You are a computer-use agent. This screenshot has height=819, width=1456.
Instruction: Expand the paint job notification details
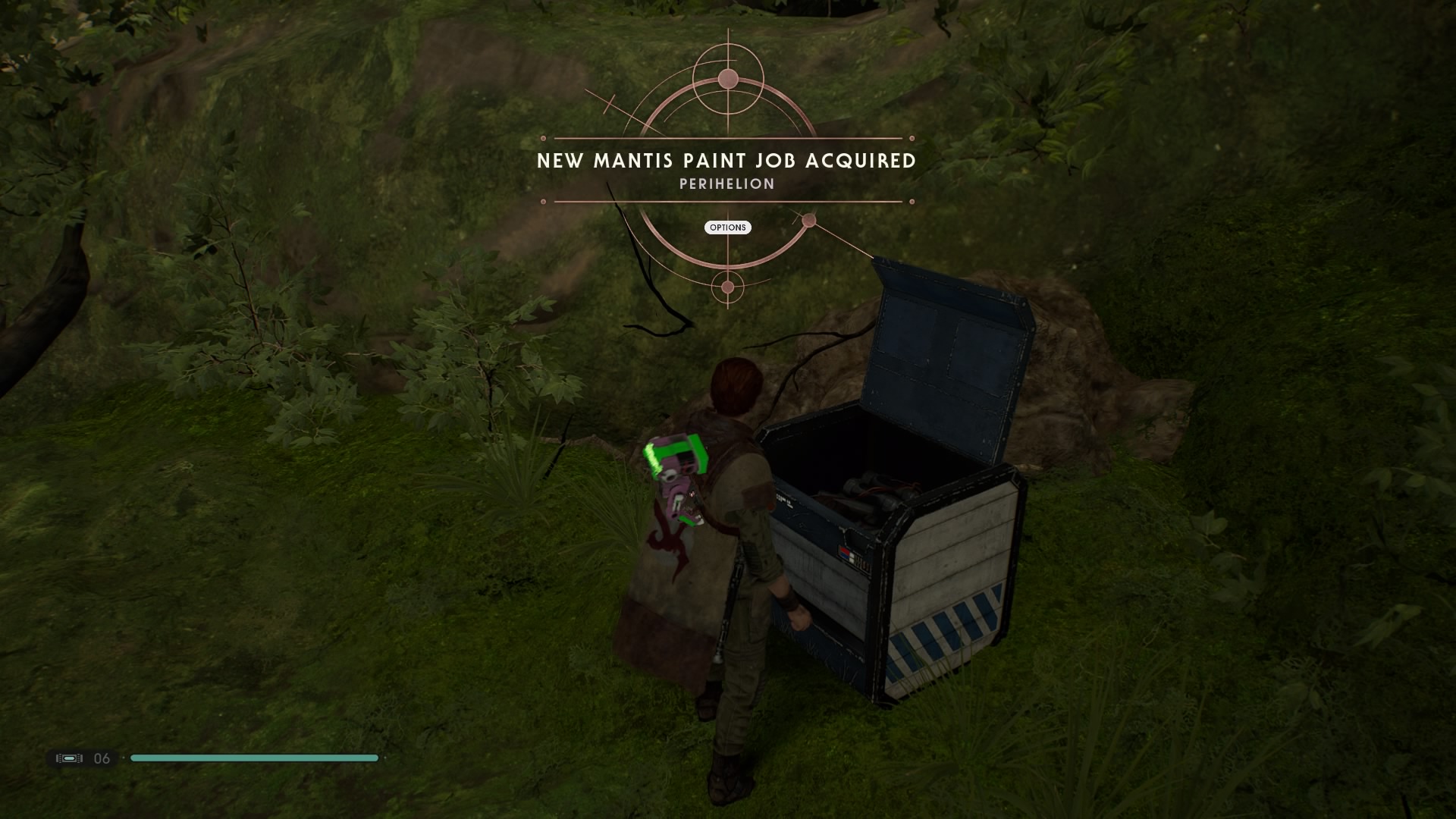(727, 227)
